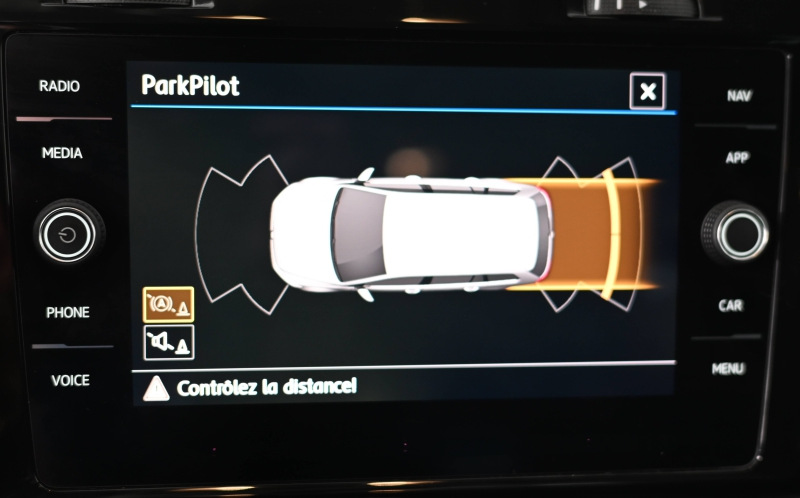This screenshot has height=498, width=800.
Task: Toggle the manoeuvre braking icon
Action: pos(168,304)
